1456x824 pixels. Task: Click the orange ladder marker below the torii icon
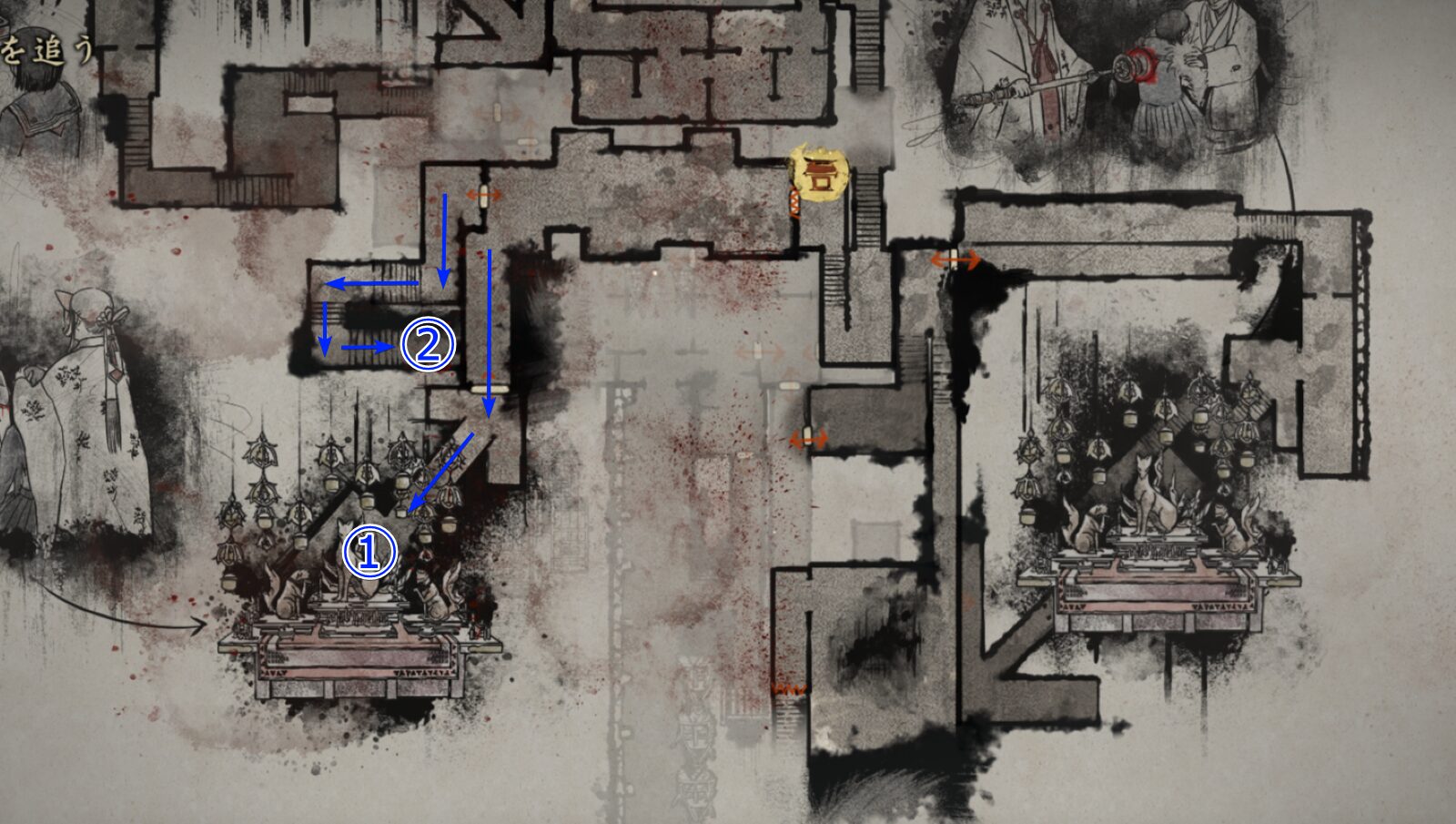tap(794, 203)
